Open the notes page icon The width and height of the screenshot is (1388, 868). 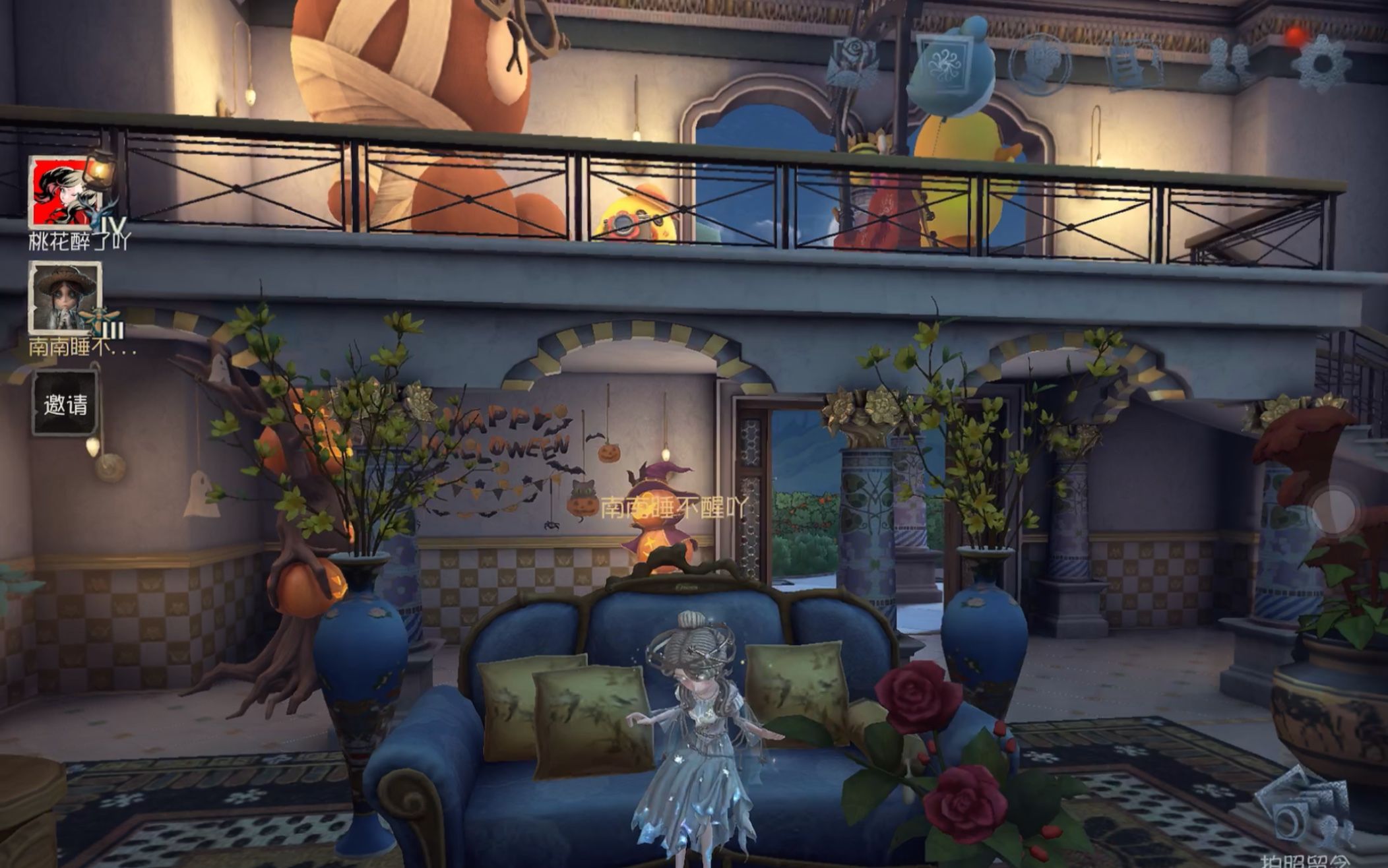pos(1133,64)
